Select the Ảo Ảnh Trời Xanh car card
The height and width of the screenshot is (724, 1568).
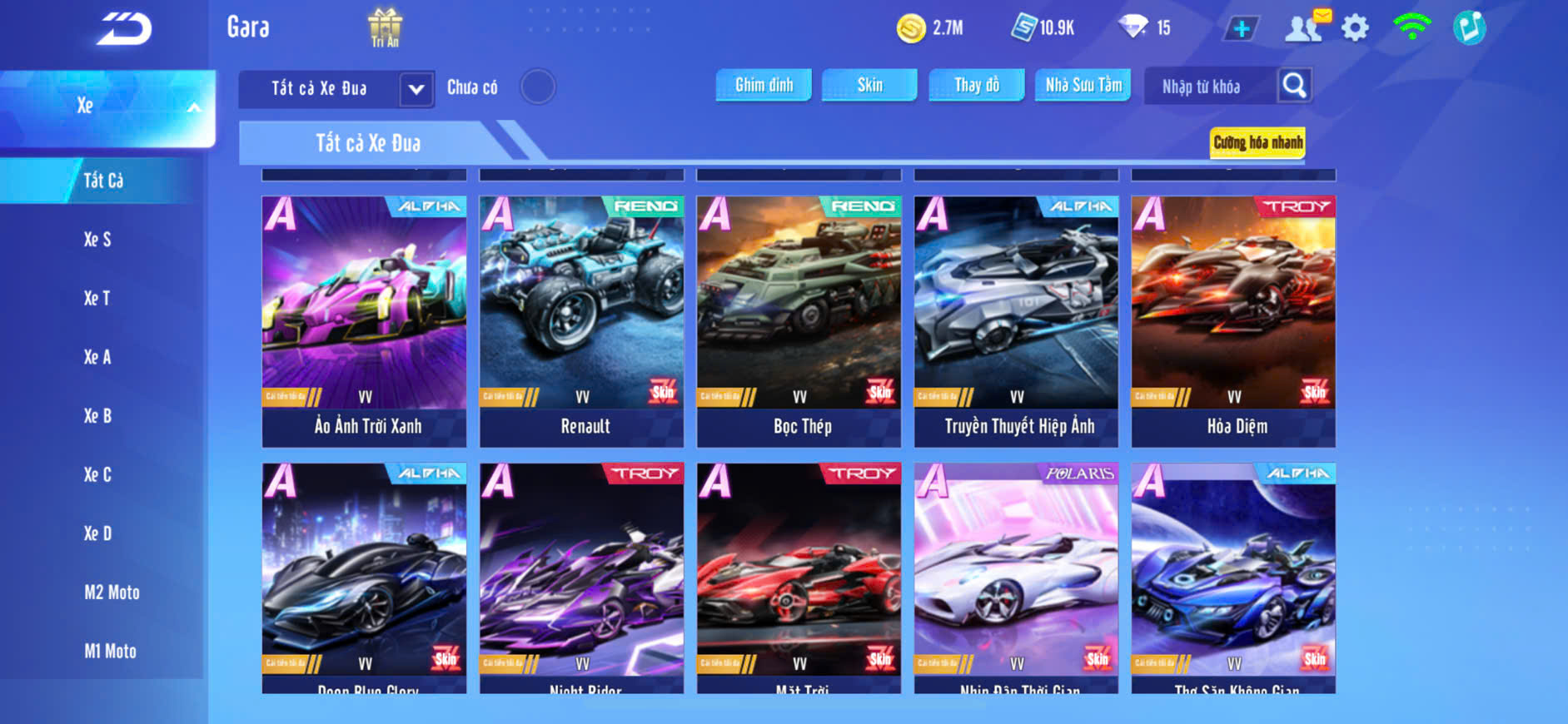point(364,320)
